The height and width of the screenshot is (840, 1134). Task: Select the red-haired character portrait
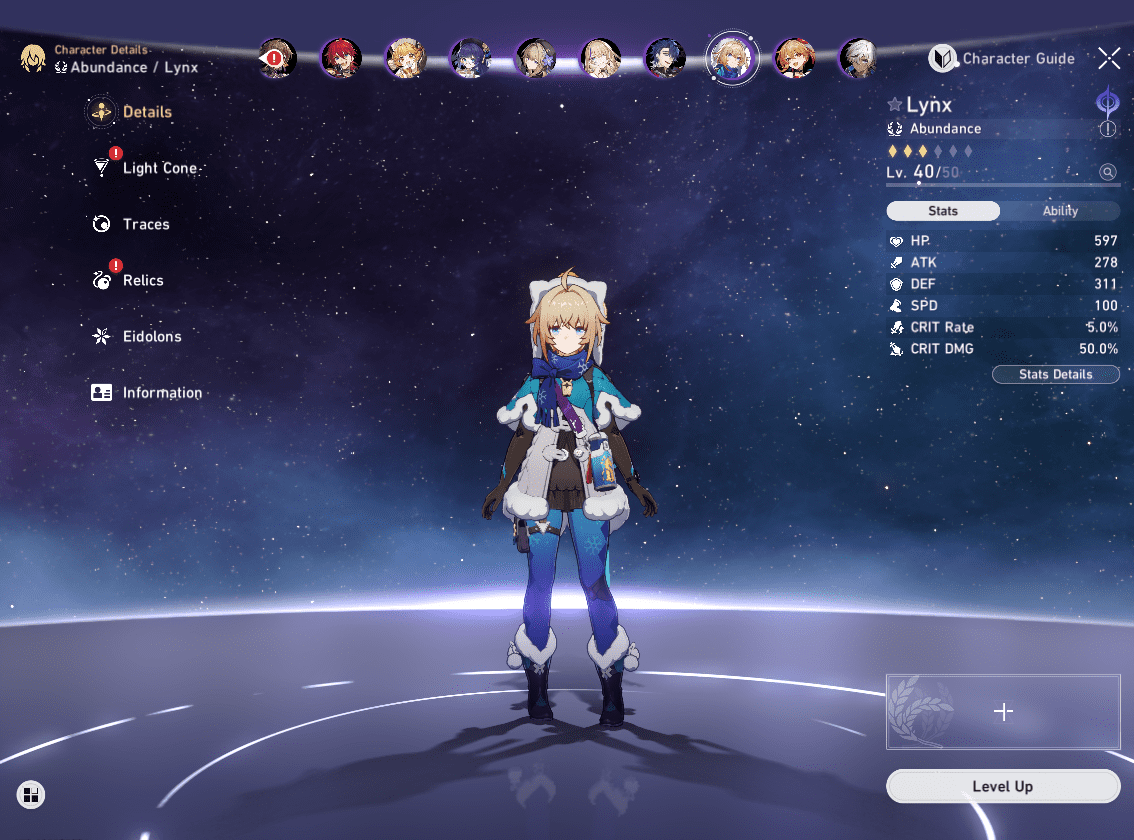click(341, 59)
